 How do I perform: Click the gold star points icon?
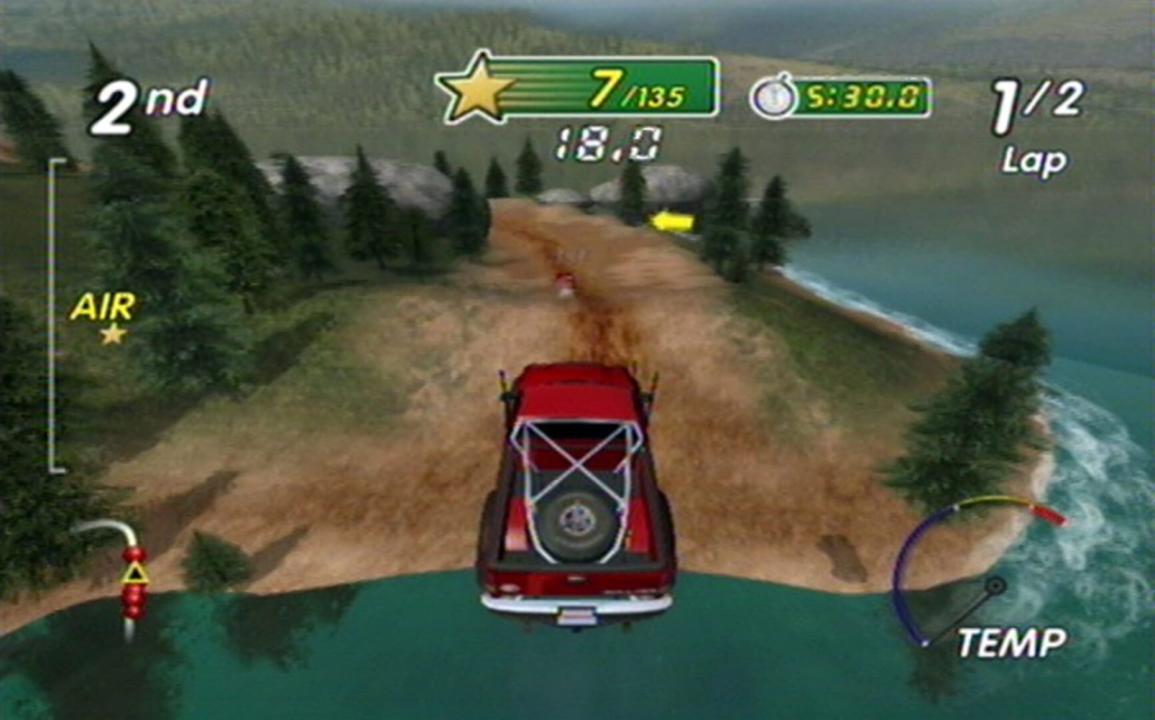[477, 87]
